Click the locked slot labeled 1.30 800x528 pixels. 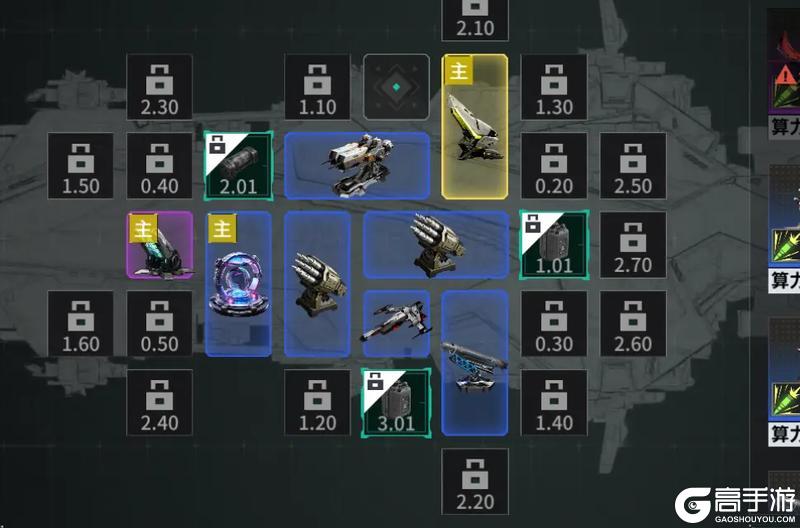(554, 87)
